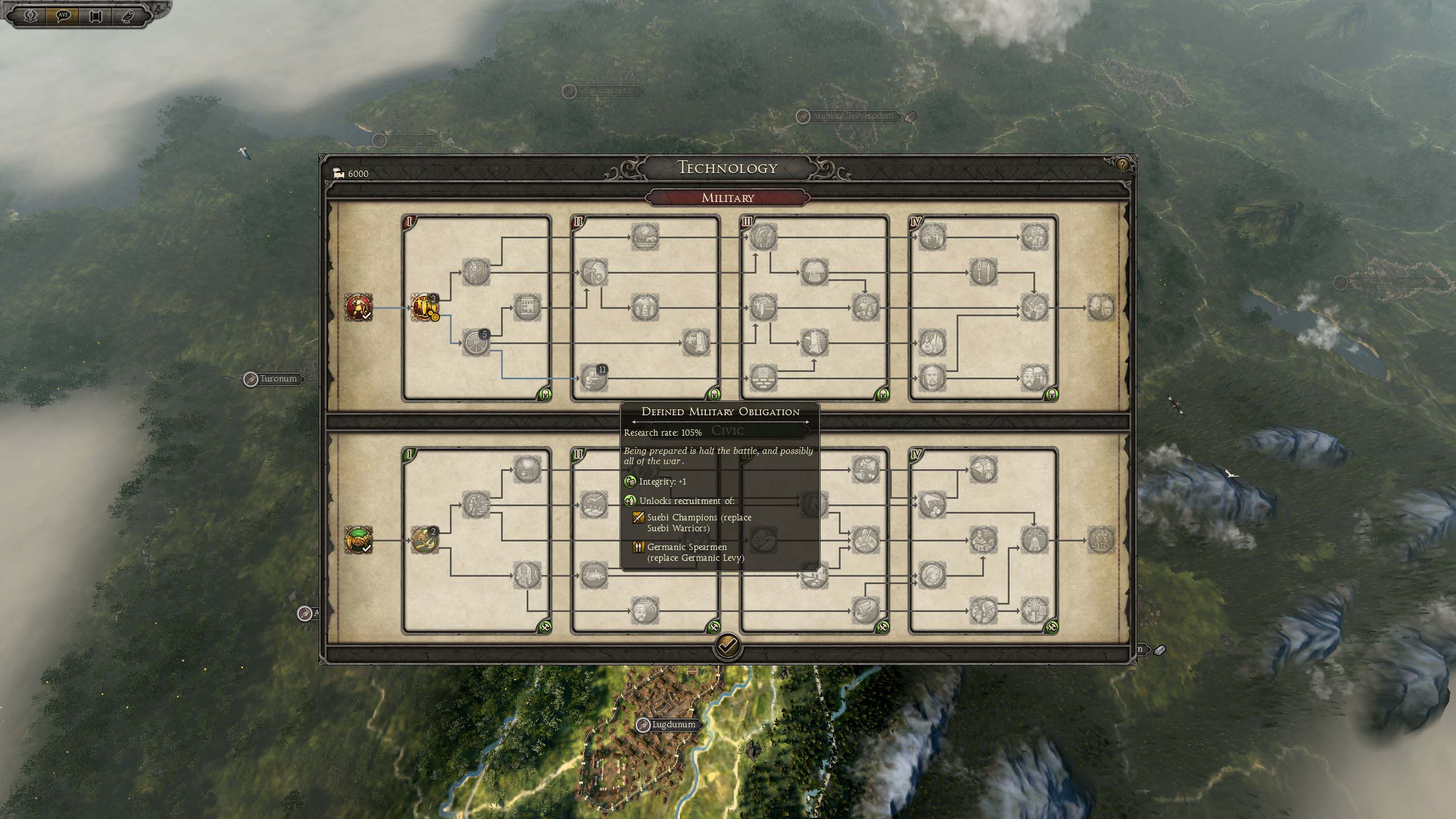Image resolution: width=1456 pixels, height=819 pixels.
Task: Open the wreath emblem menu button
Action: pos(30,15)
